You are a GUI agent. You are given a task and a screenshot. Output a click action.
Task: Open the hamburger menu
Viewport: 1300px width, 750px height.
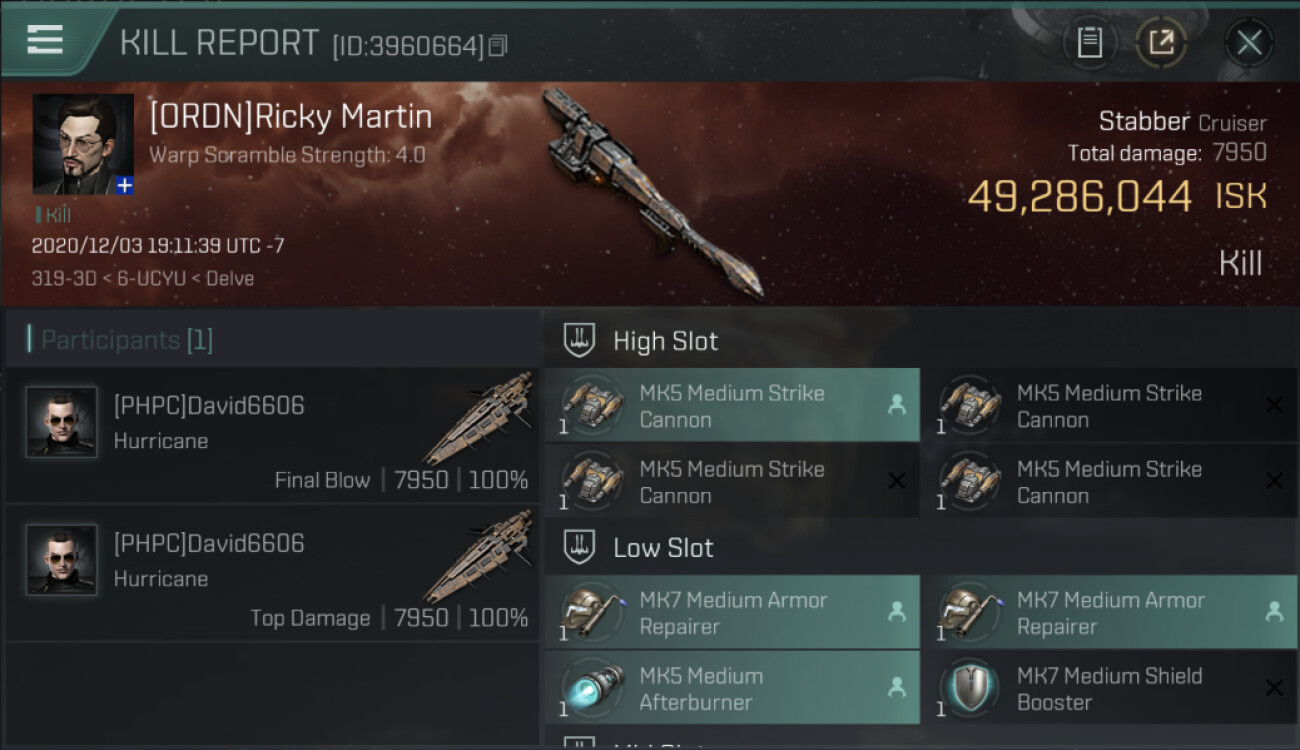click(x=45, y=40)
